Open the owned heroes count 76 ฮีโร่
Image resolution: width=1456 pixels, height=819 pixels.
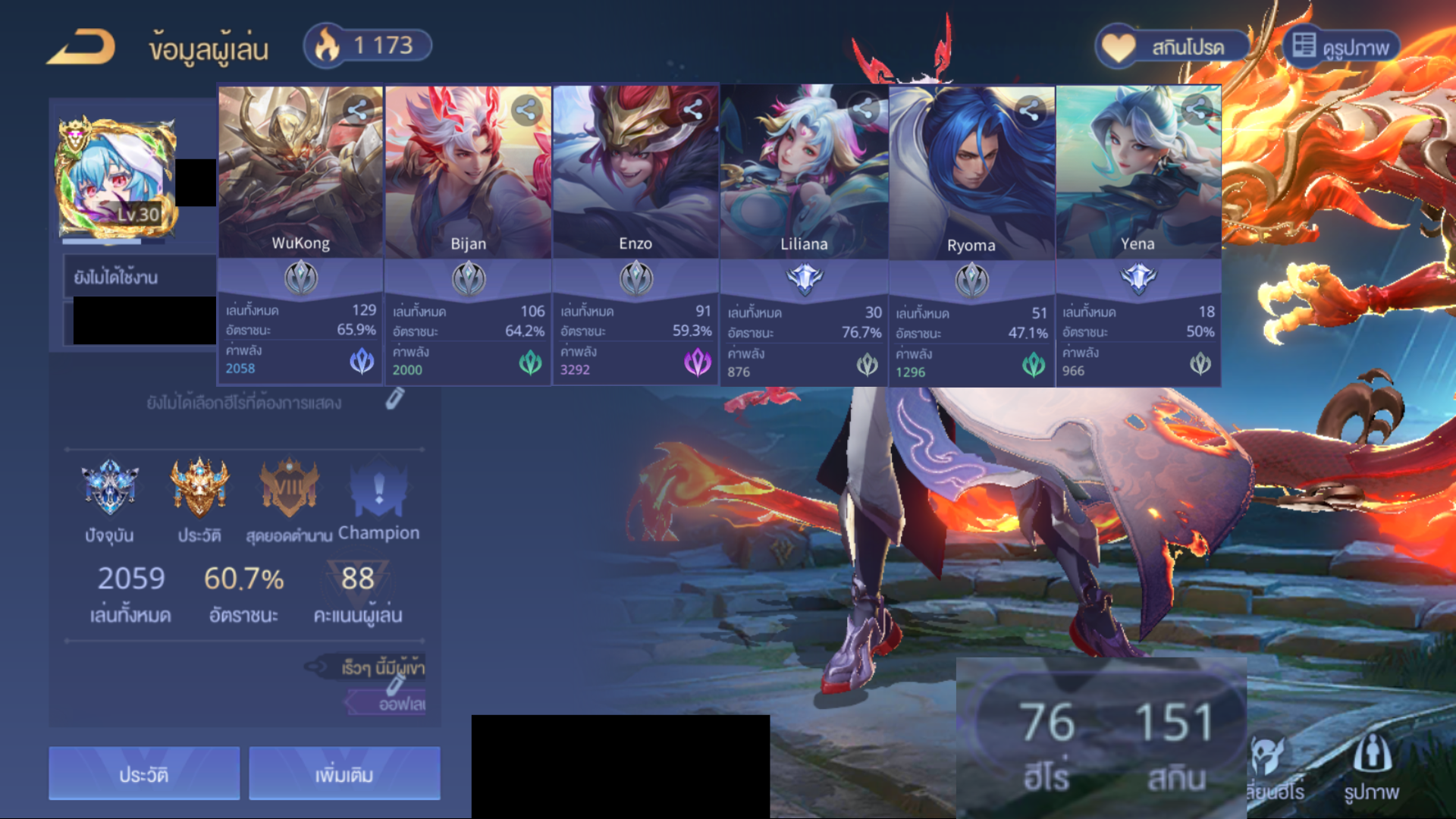(1046, 745)
